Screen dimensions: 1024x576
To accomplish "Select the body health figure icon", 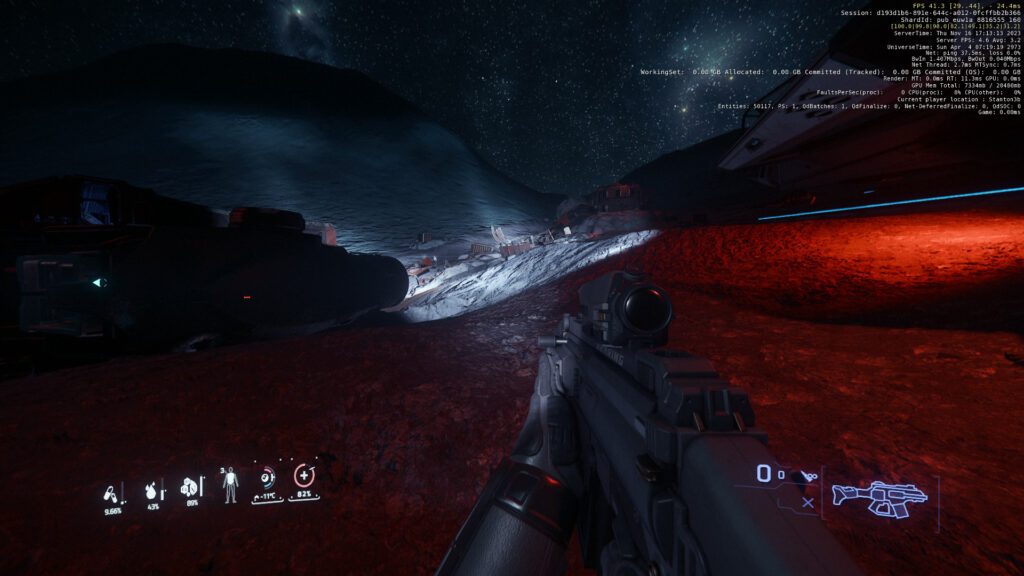I will point(230,484).
